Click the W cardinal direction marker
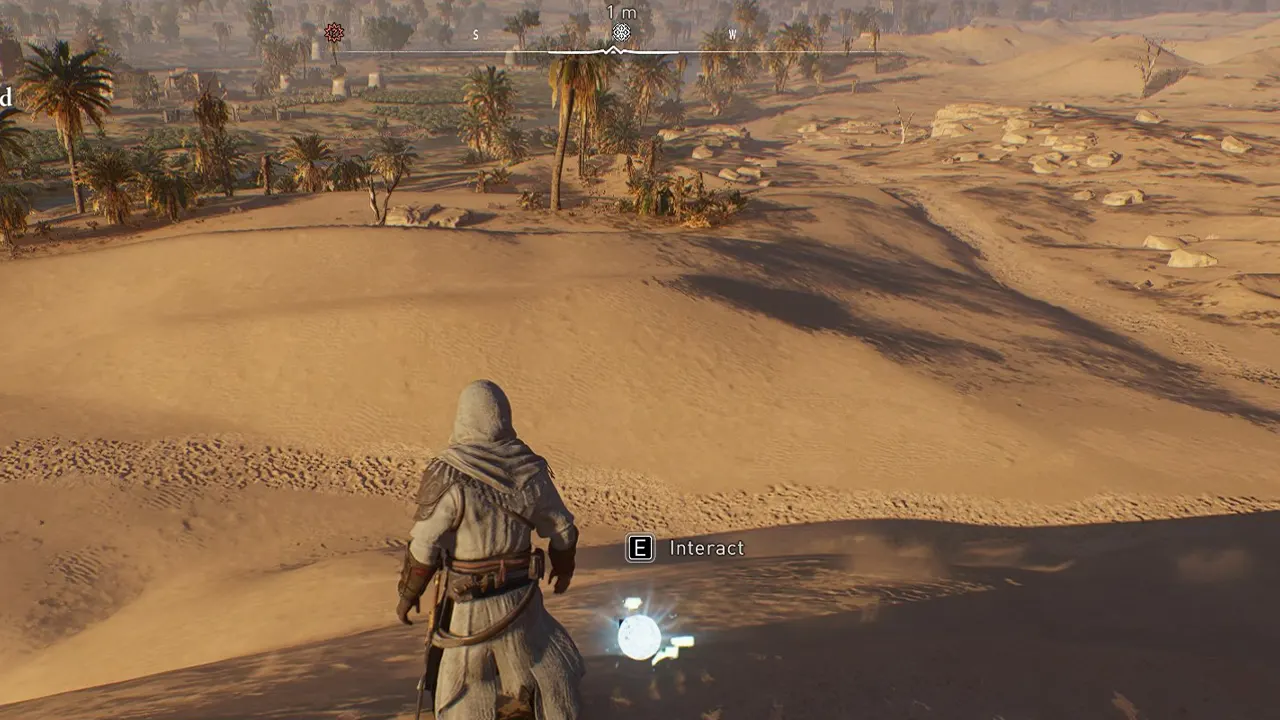 tap(730, 34)
